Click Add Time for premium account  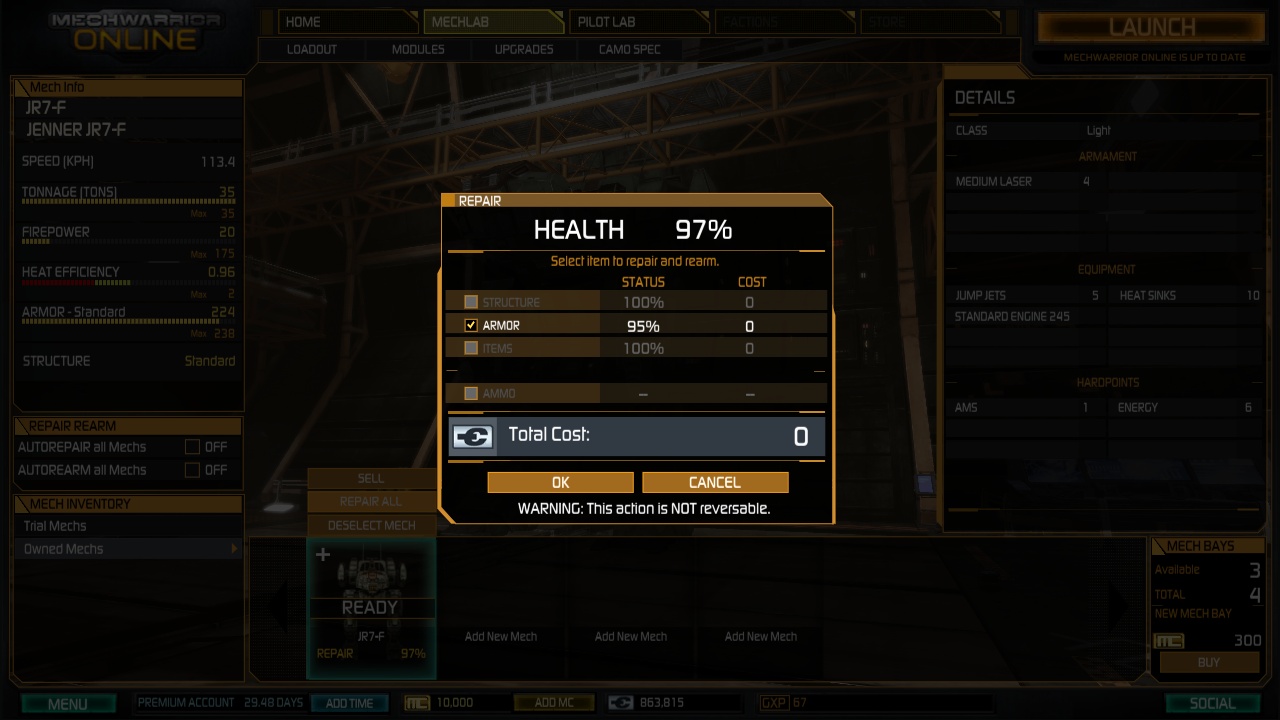point(349,703)
